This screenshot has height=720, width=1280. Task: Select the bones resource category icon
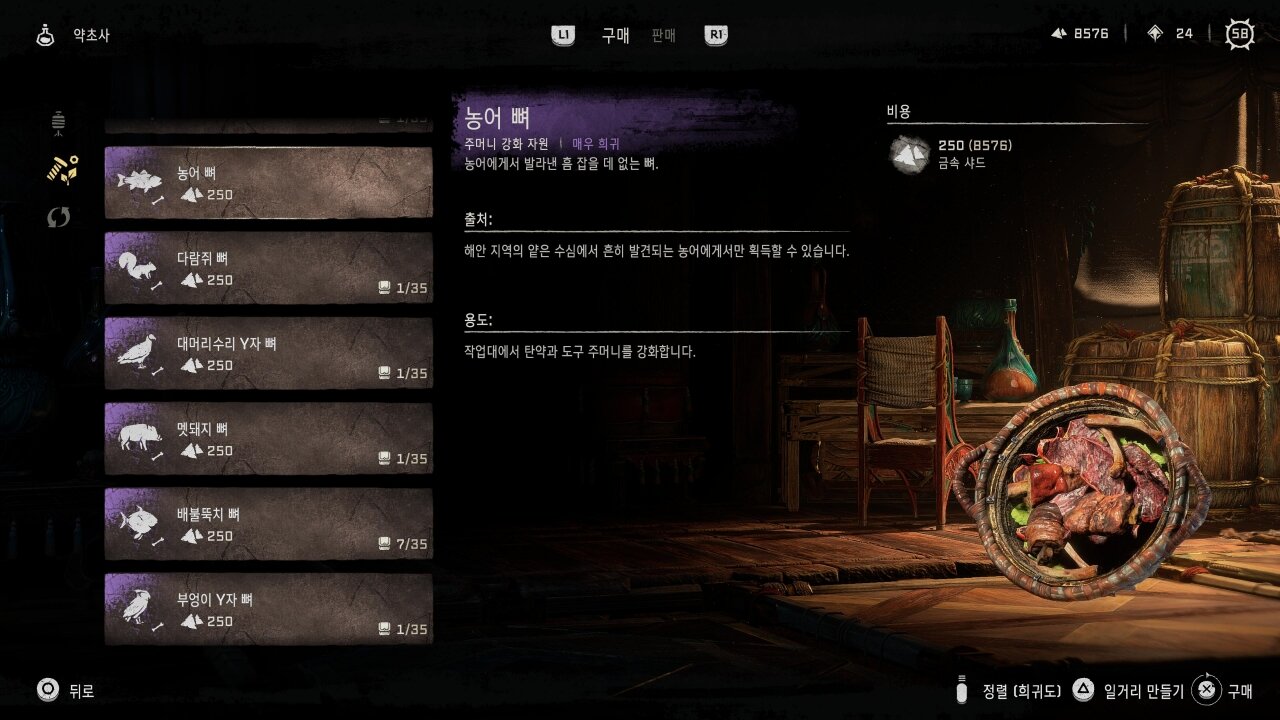[61, 170]
